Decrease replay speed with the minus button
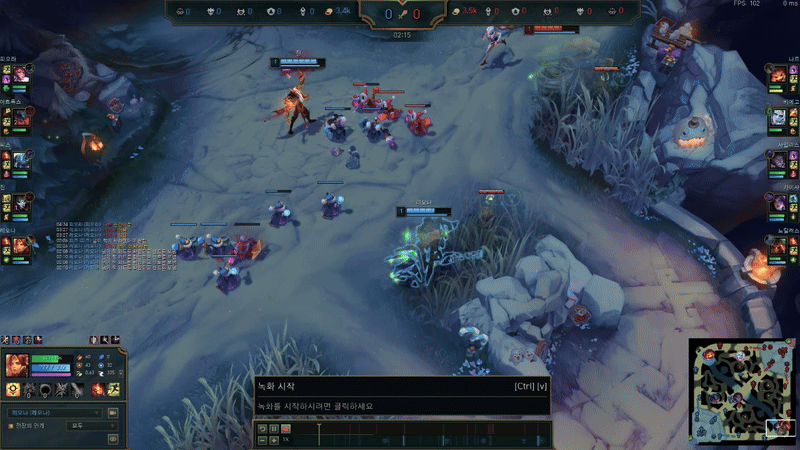This screenshot has height=450, width=800. pos(262,440)
